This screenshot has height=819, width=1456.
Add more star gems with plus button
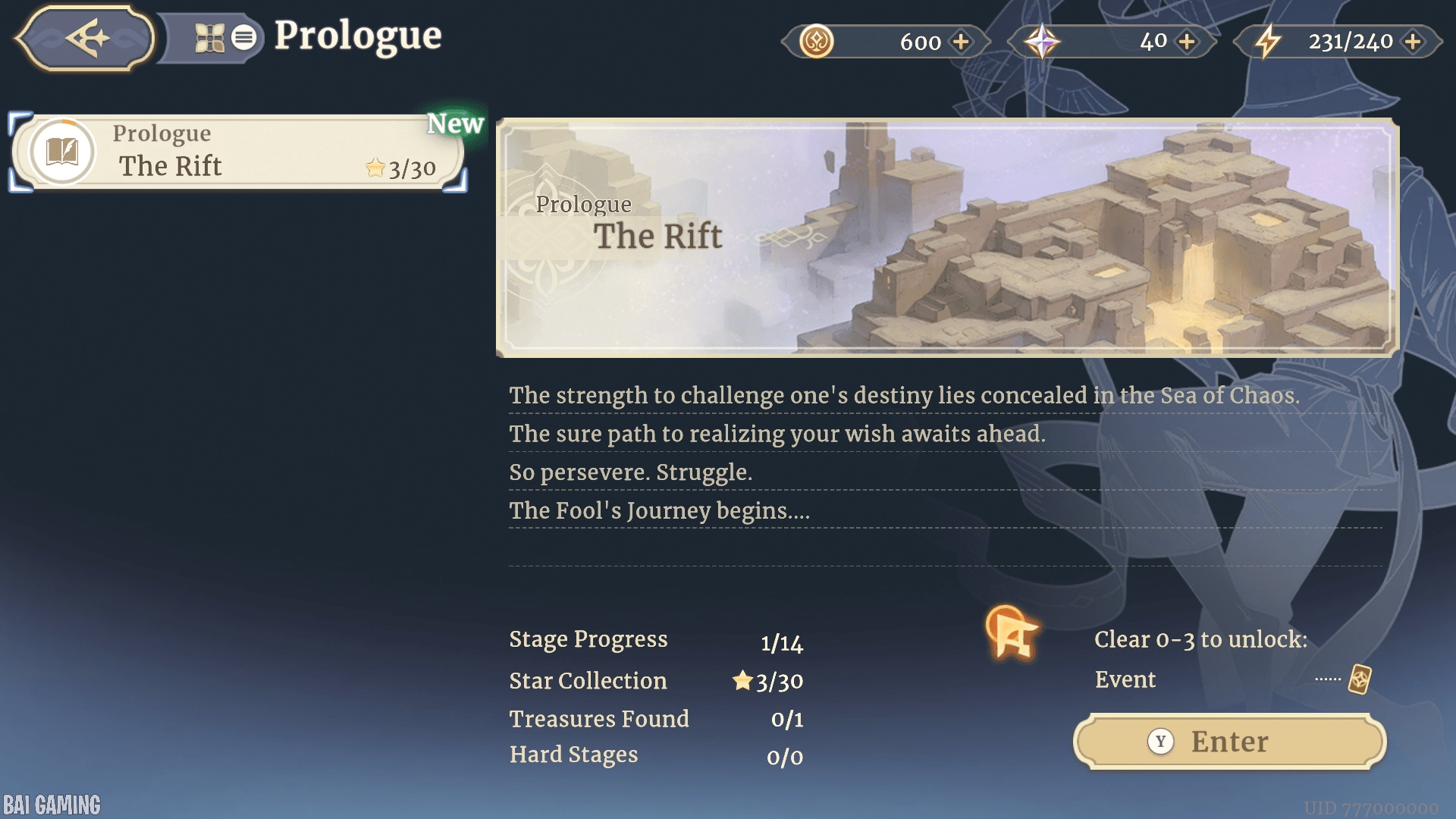(x=1187, y=42)
